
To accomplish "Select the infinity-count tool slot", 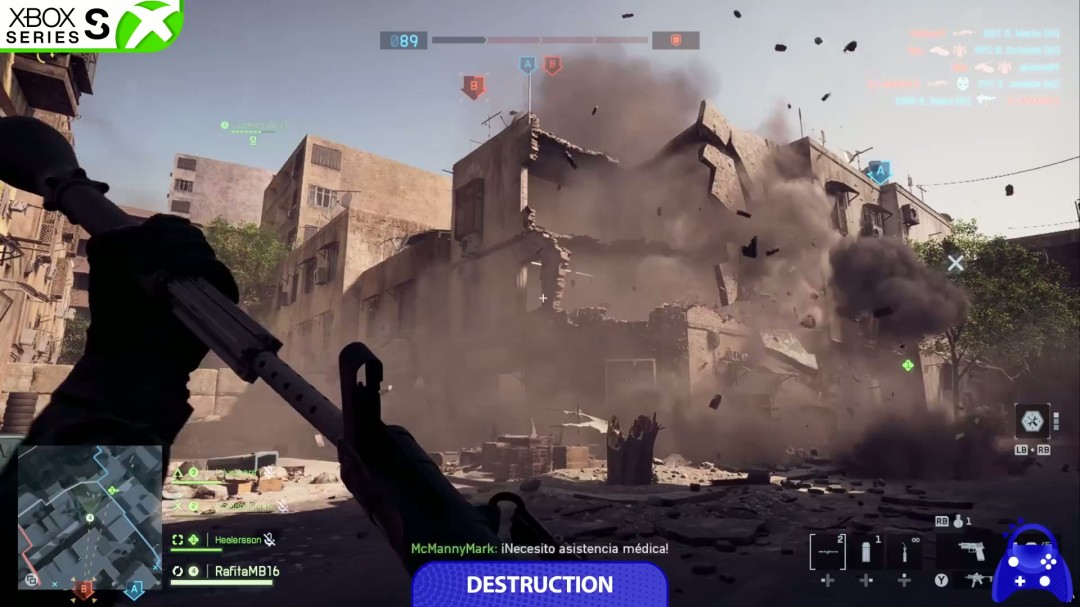I will pyautogui.click(x=904, y=551).
